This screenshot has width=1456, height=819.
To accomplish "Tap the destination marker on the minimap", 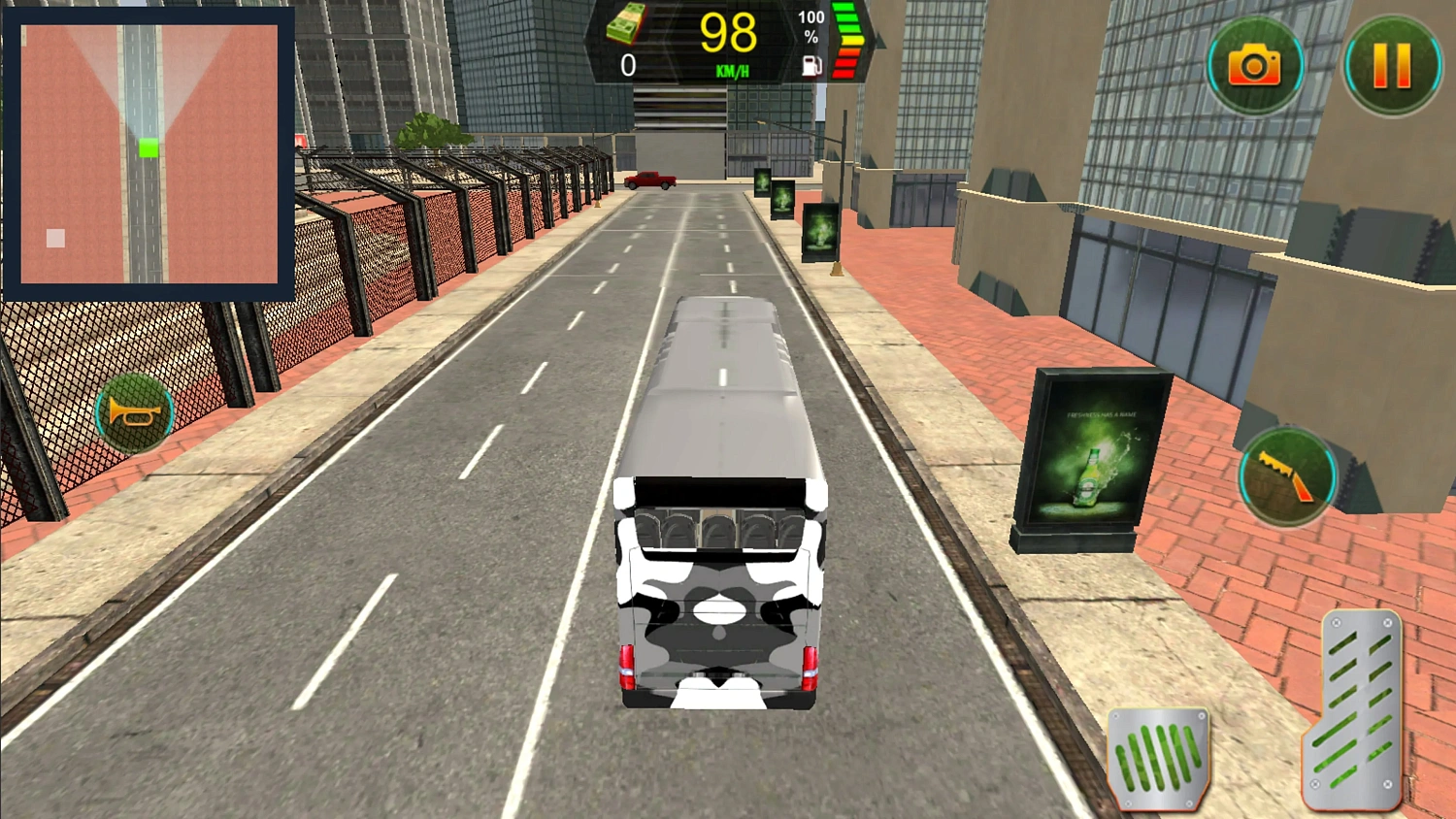I will click(54, 237).
